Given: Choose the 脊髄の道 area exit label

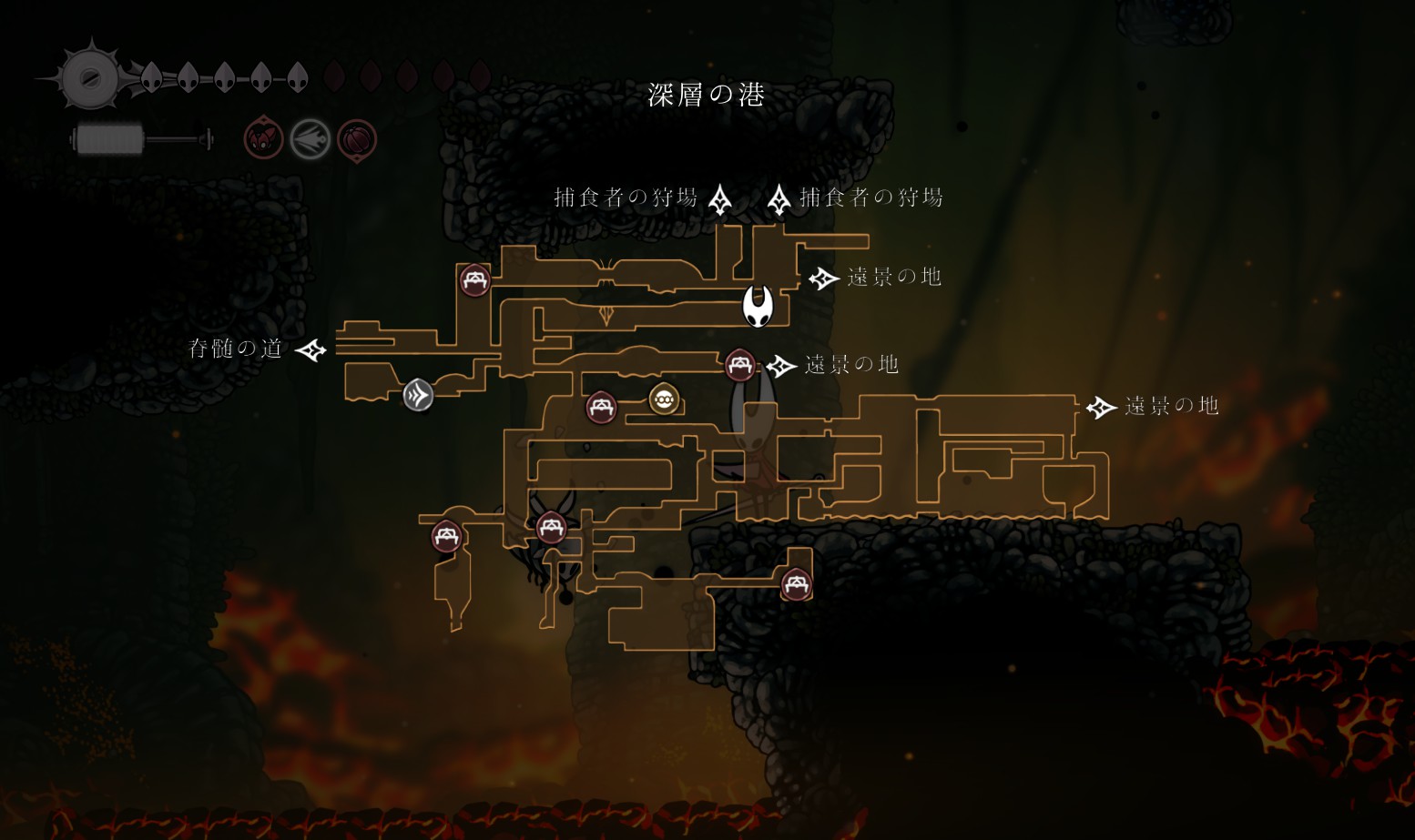Looking at the screenshot, I should pyautogui.click(x=236, y=349).
